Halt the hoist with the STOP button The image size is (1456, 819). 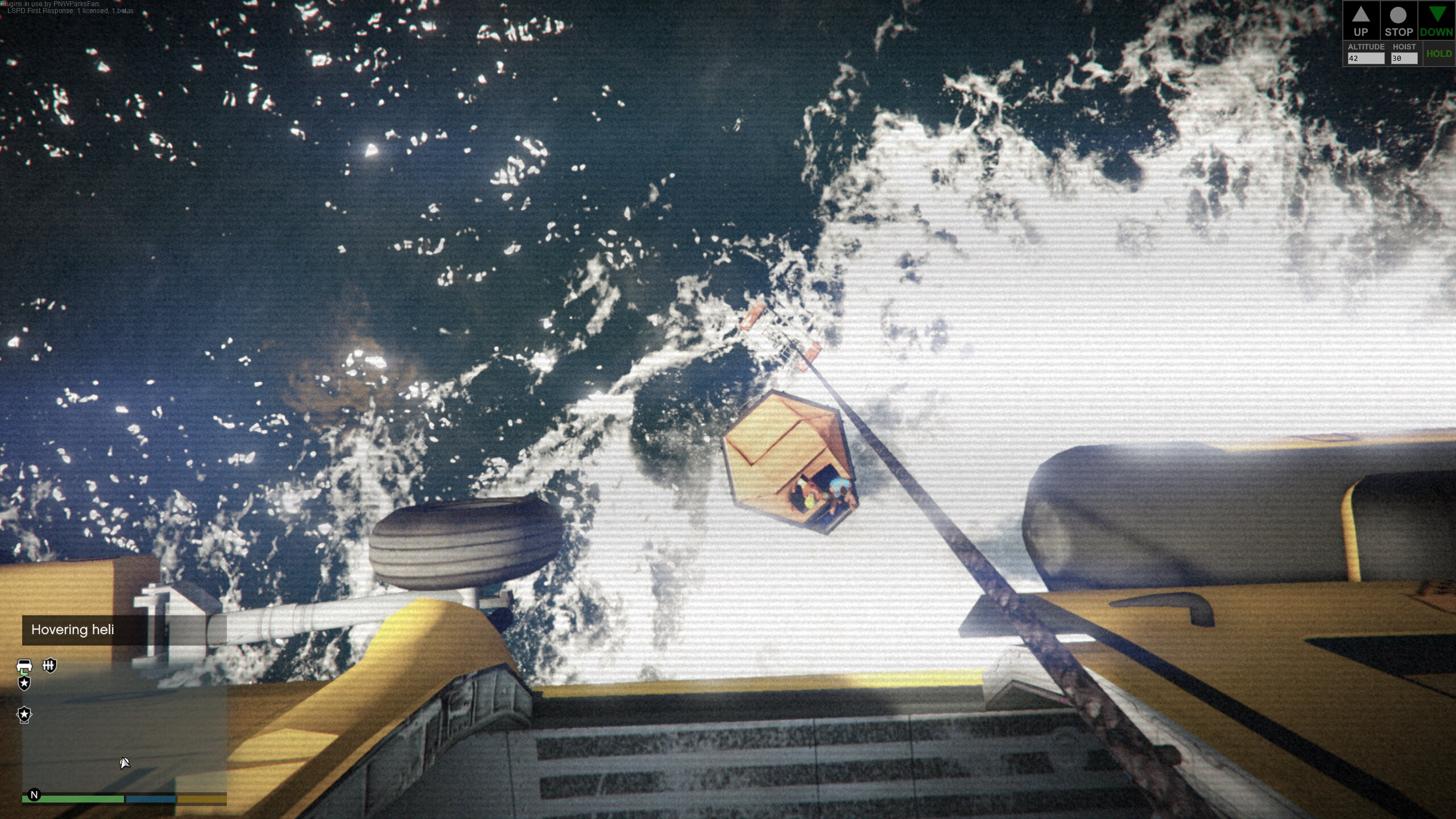pos(1398,21)
